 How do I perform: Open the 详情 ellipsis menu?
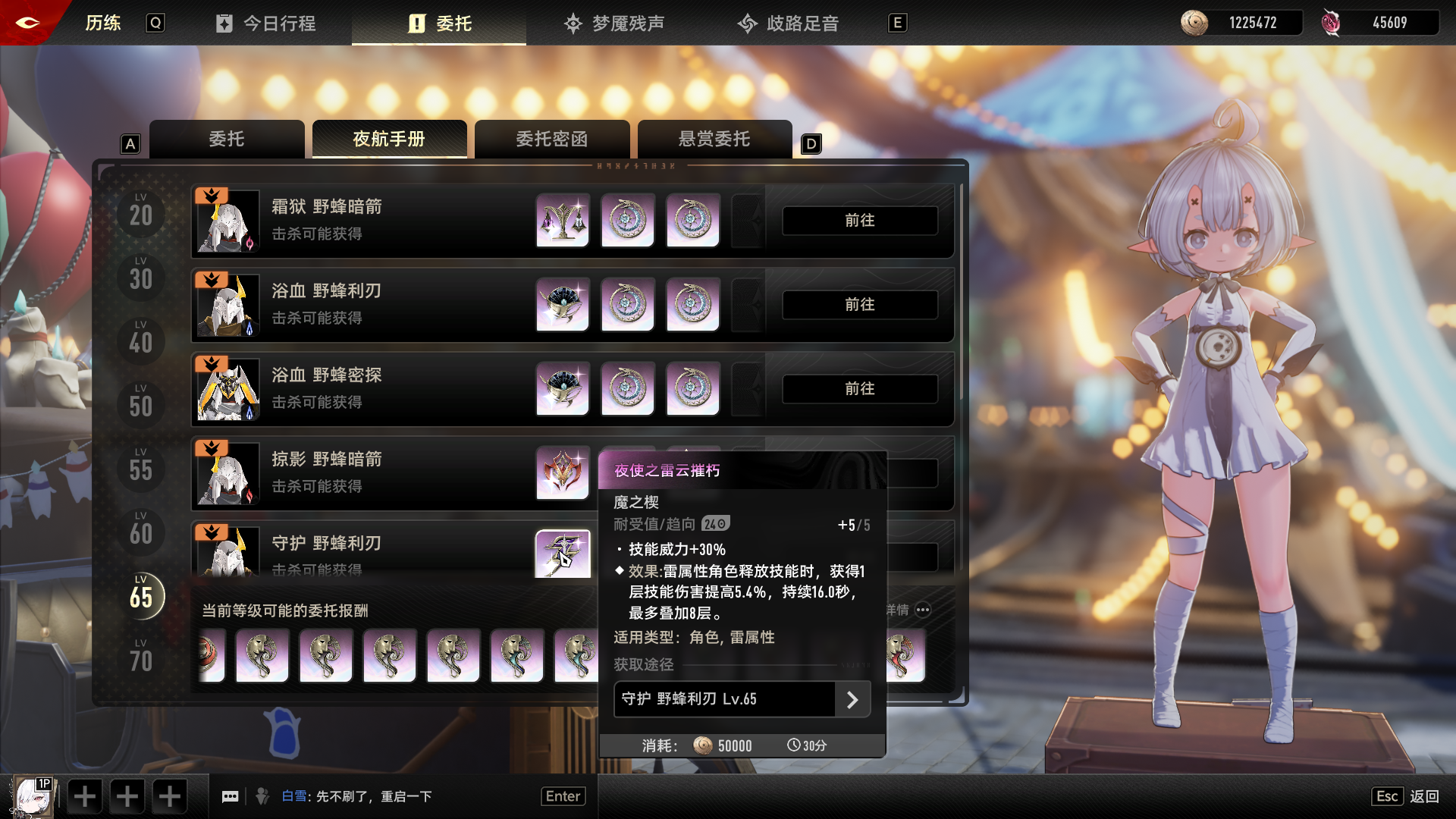click(923, 610)
